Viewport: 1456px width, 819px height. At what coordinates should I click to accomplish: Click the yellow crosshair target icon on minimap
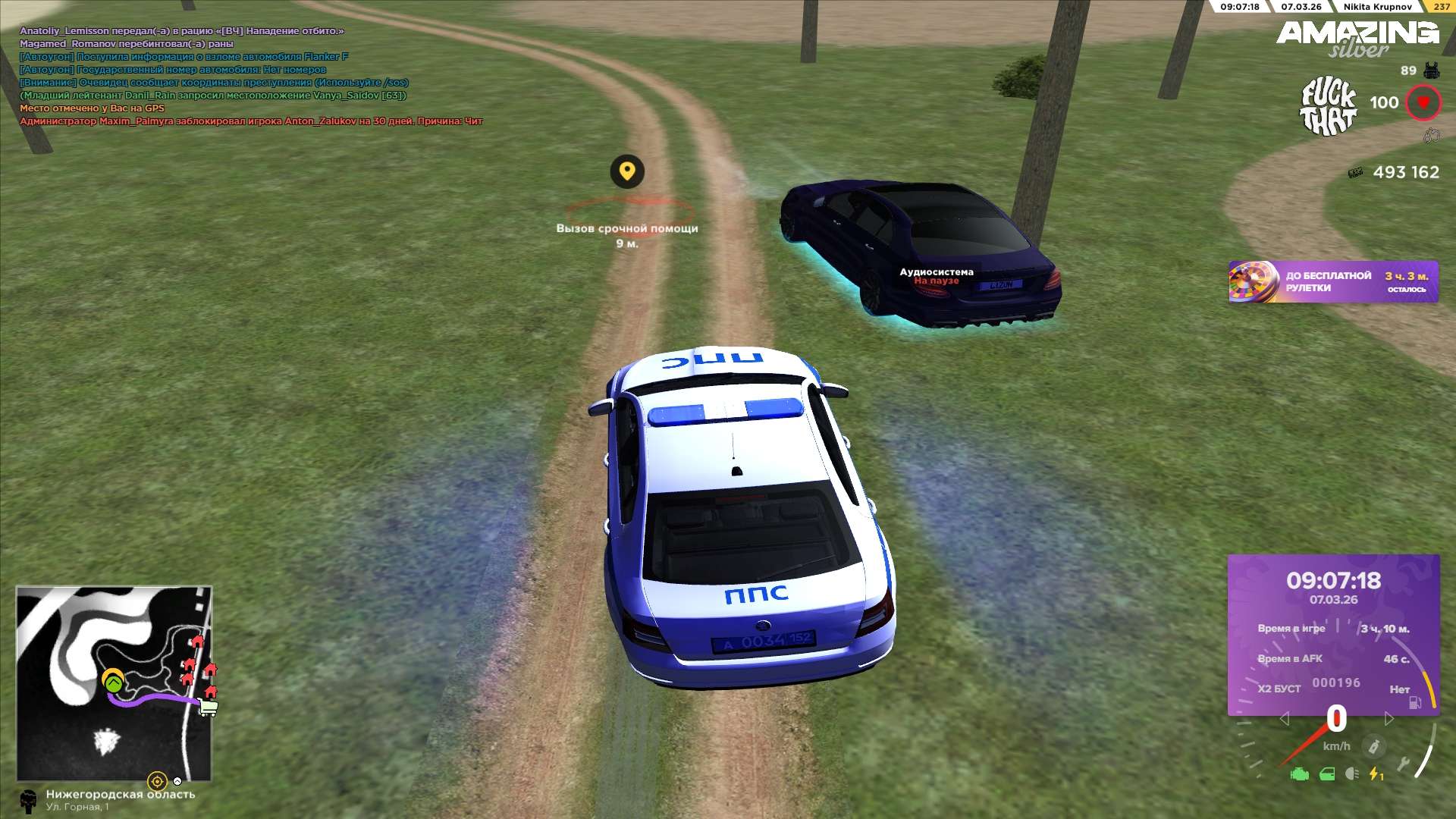pos(157,781)
